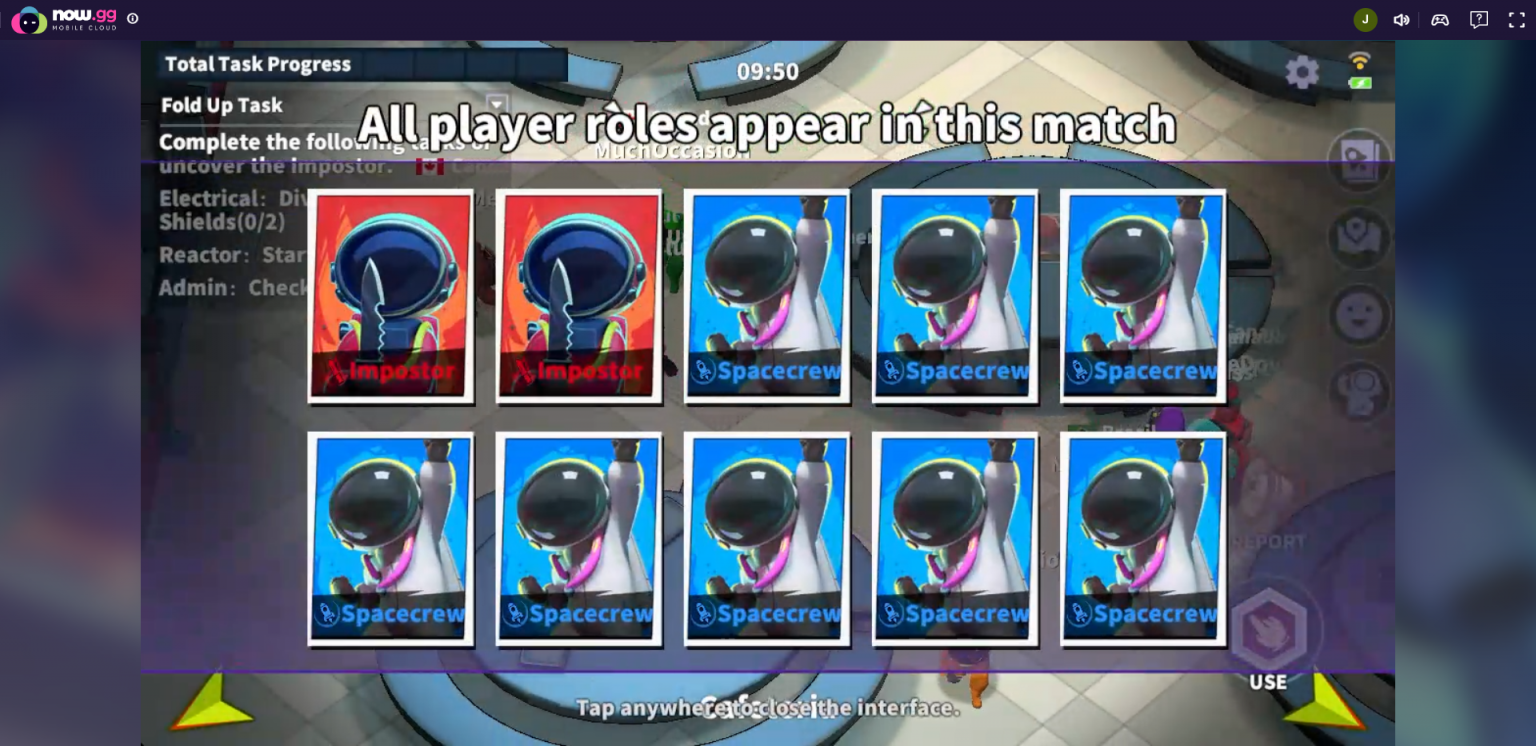Viewport: 1536px width, 746px height.
Task: Open the map icon in the right sidebar
Action: coord(1360,238)
